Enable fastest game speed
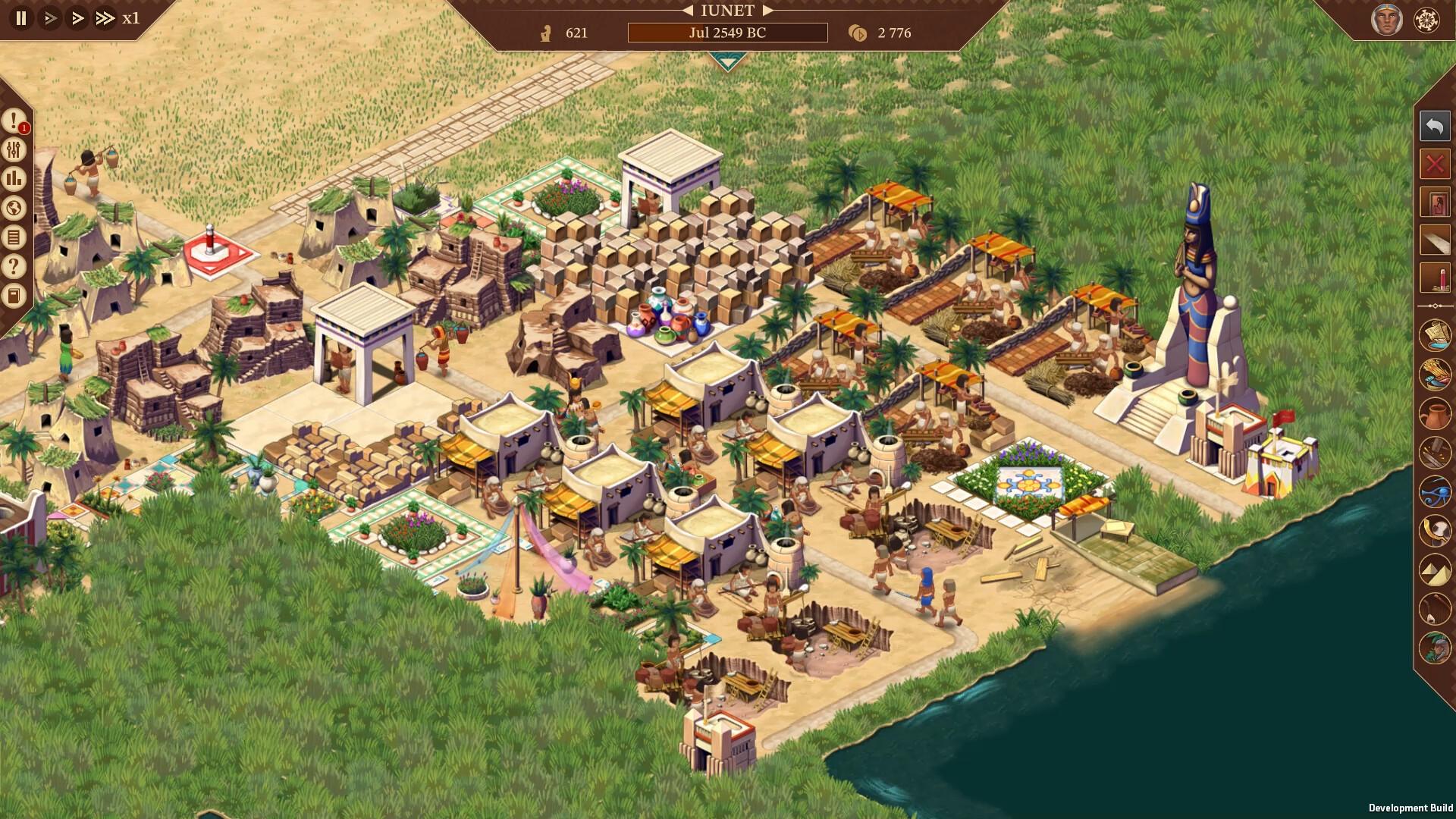 105,18
